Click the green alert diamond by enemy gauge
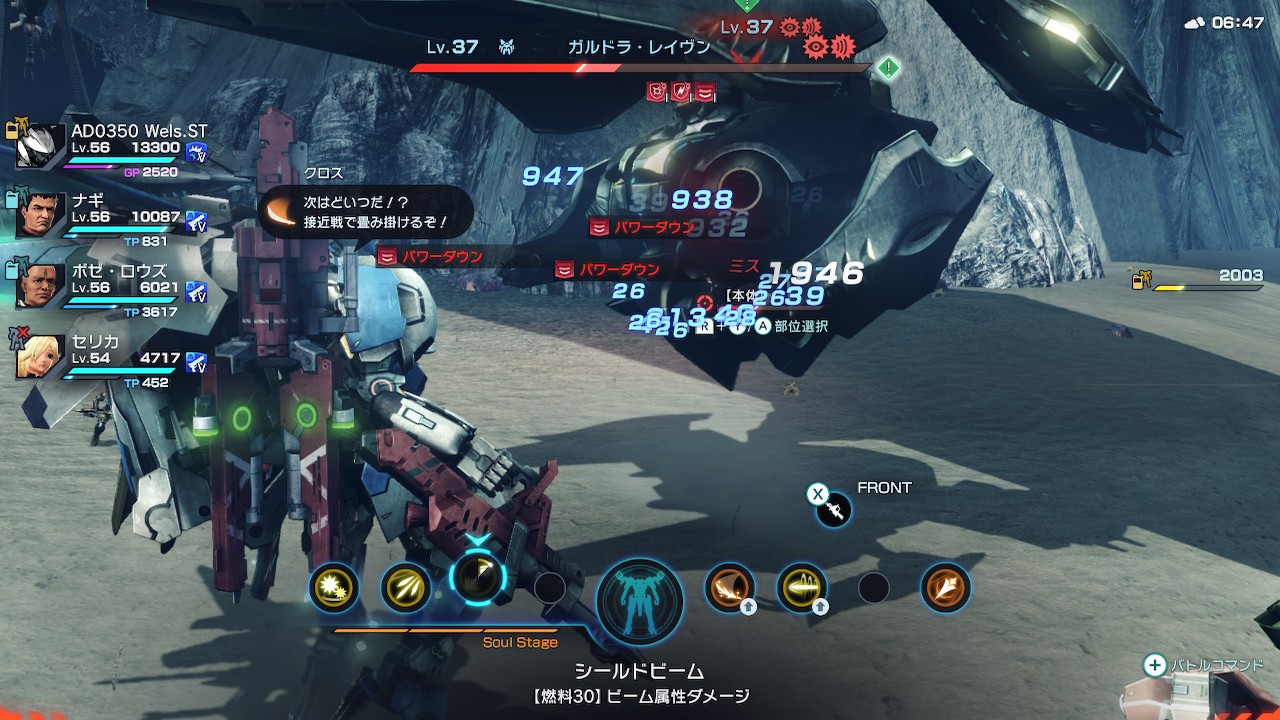 coord(888,68)
